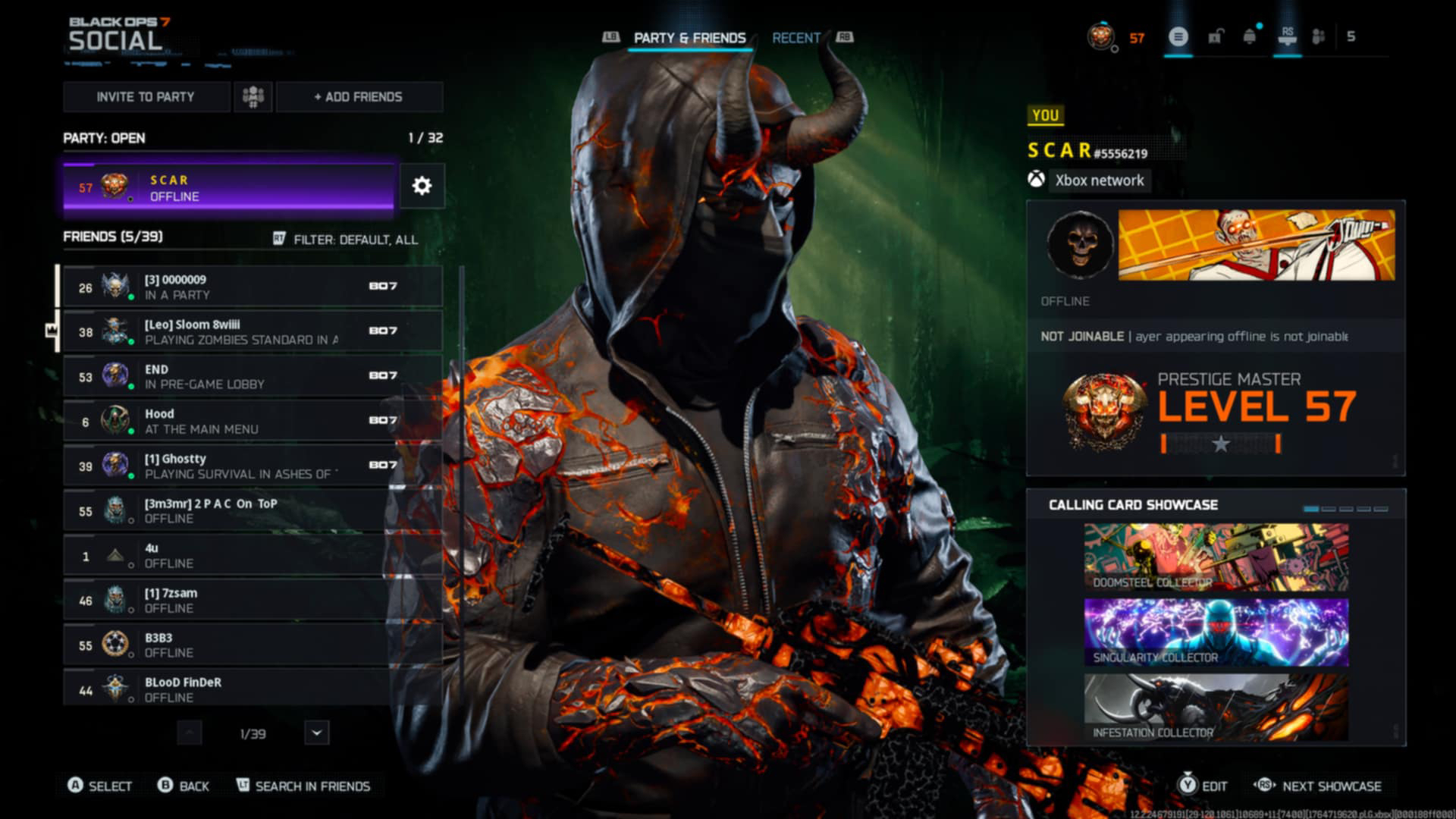Open party settings via the gear icon
The height and width of the screenshot is (819, 1456).
click(x=422, y=186)
